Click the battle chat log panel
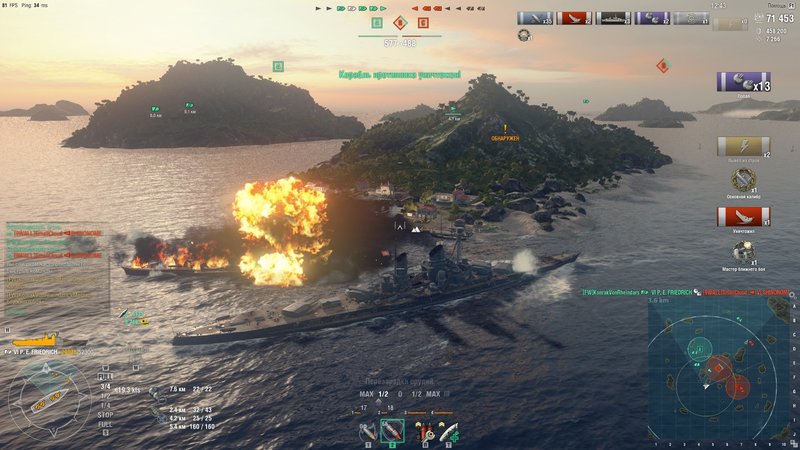Image resolution: width=800 pixels, height=450 pixels. coord(55,268)
